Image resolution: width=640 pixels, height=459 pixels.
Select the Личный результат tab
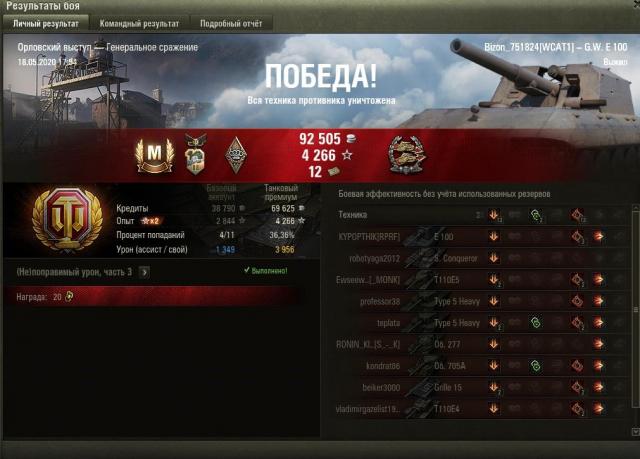click(x=46, y=22)
